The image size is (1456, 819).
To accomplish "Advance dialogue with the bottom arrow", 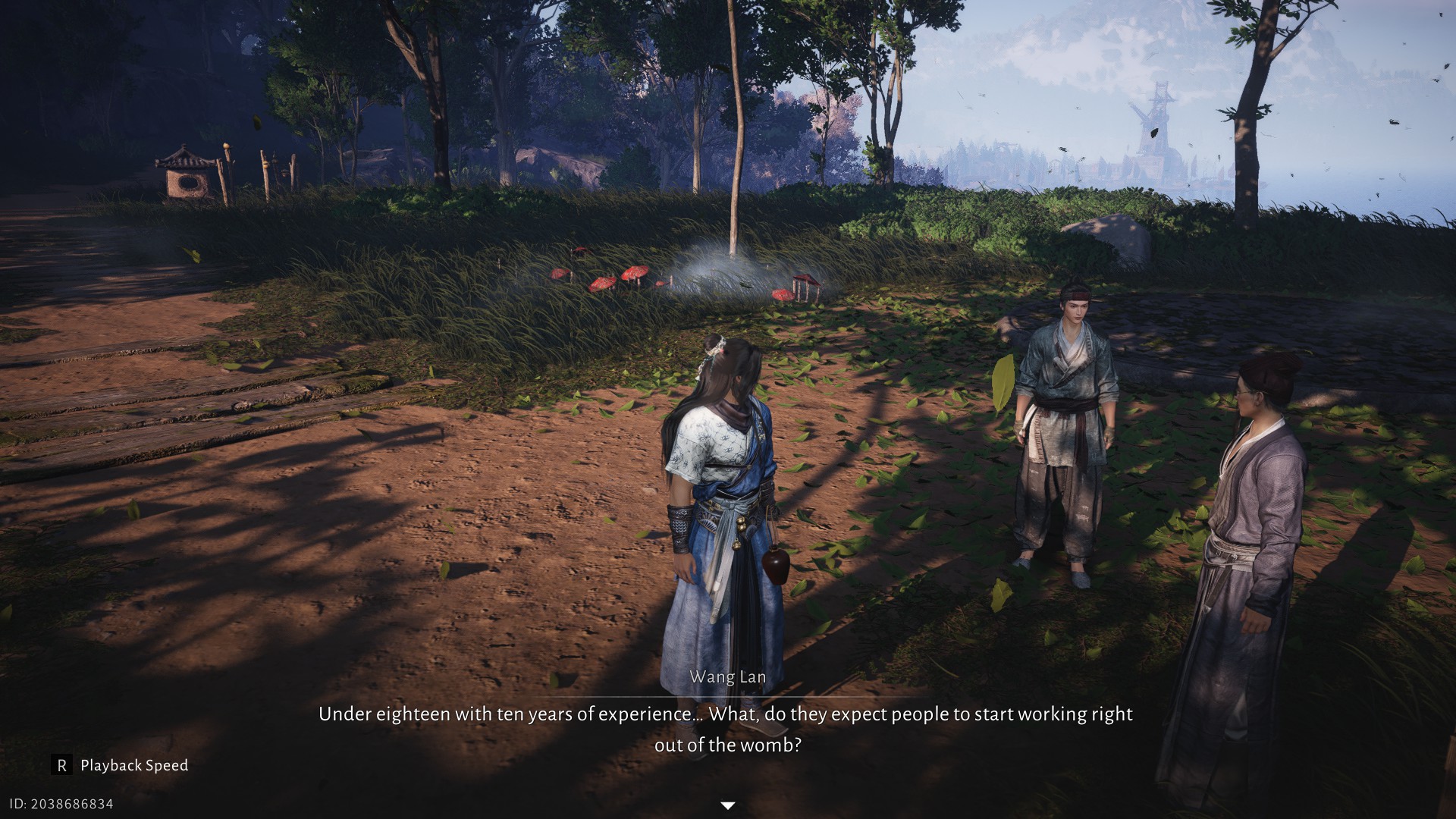I will (727, 805).
